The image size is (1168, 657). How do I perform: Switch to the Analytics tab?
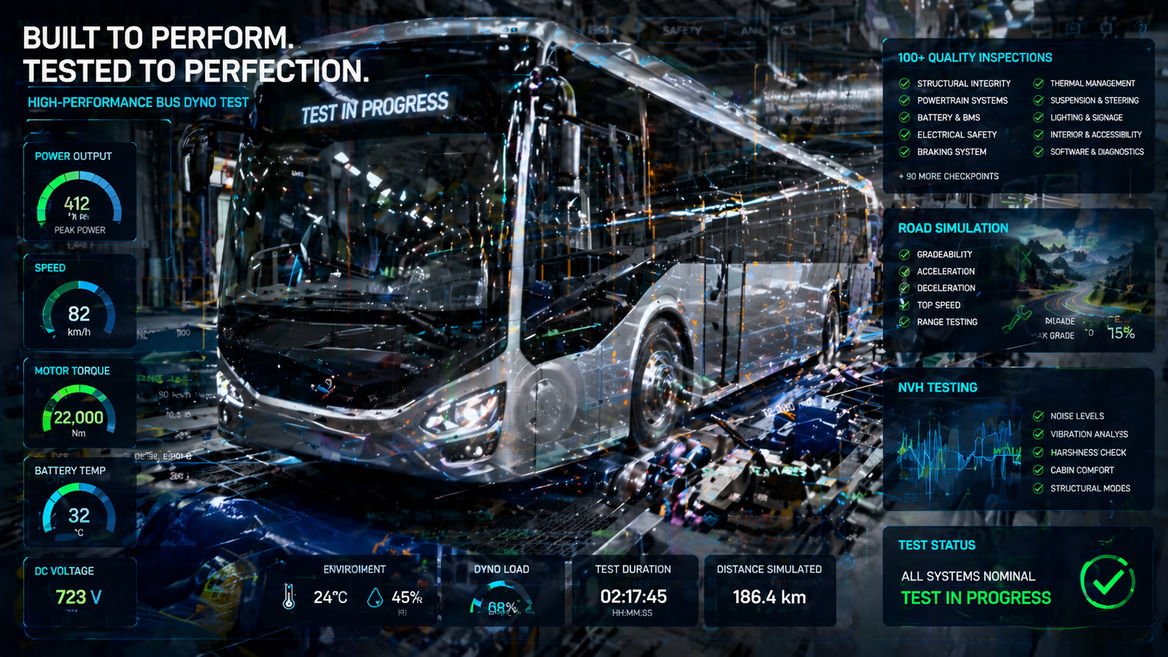click(768, 31)
